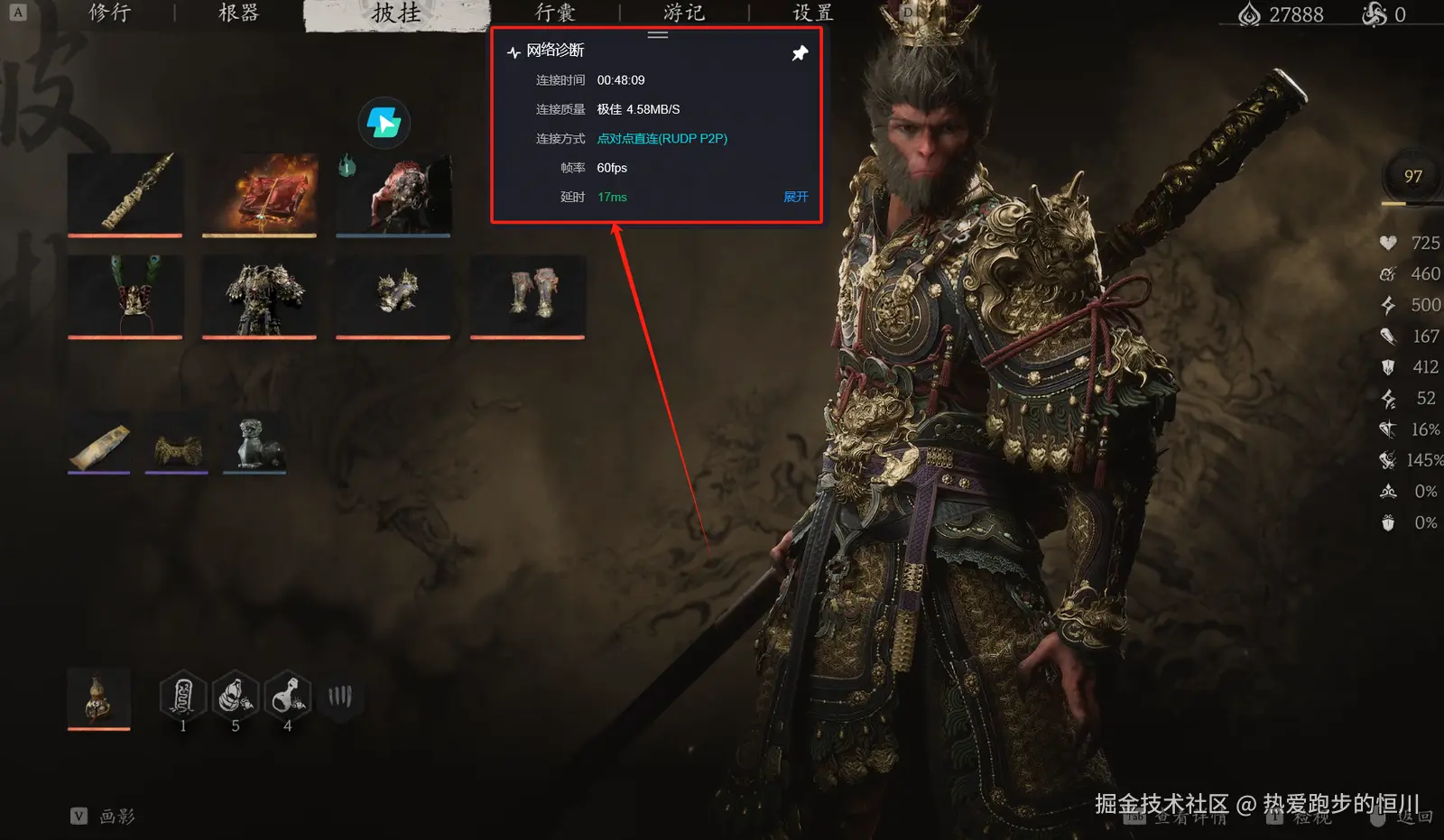
Task: Open the equipped chest armor slot
Action: coord(259,297)
